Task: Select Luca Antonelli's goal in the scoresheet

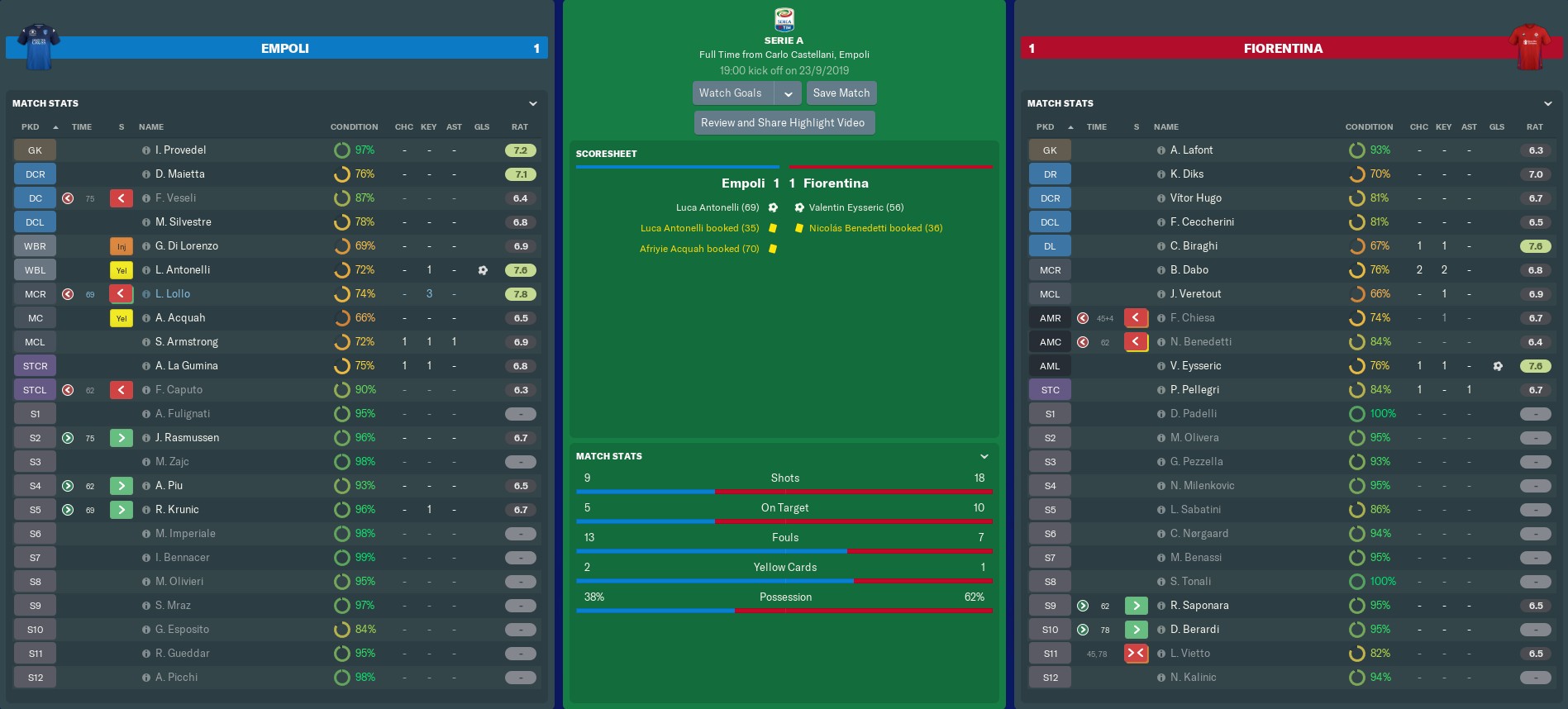Action: (x=717, y=207)
